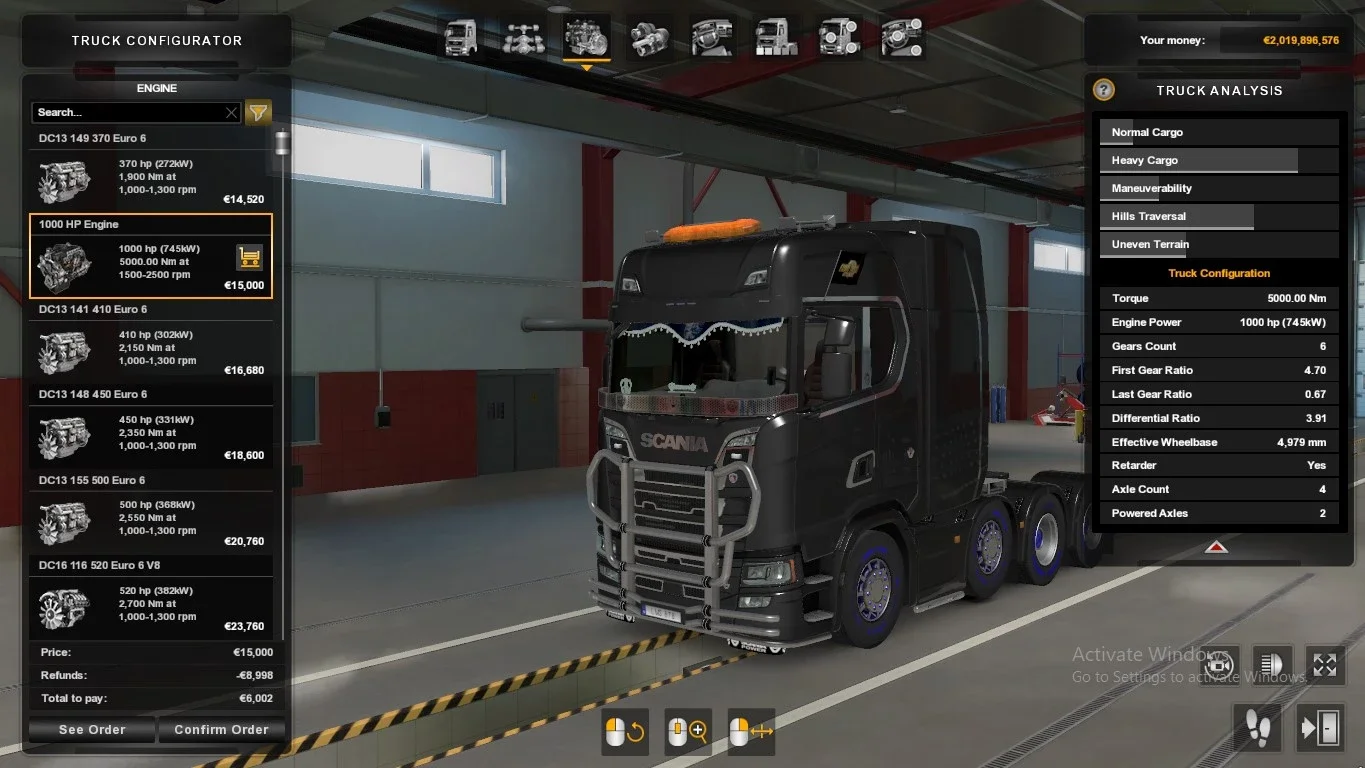This screenshot has height=768, width=1365.
Task: Click the camera recording icon
Action: [1219, 665]
